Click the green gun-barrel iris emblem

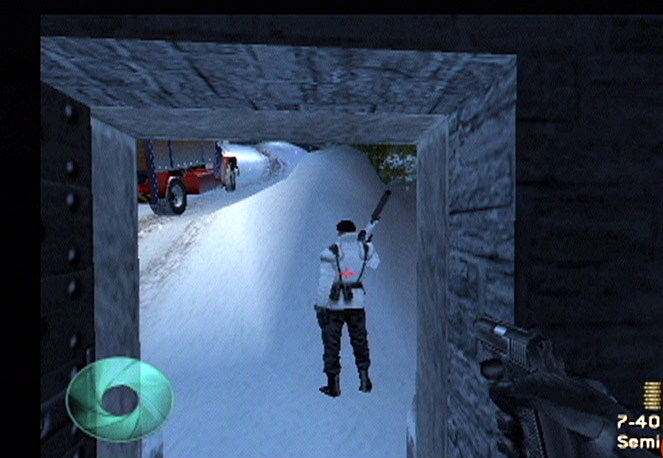click(119, 398)
